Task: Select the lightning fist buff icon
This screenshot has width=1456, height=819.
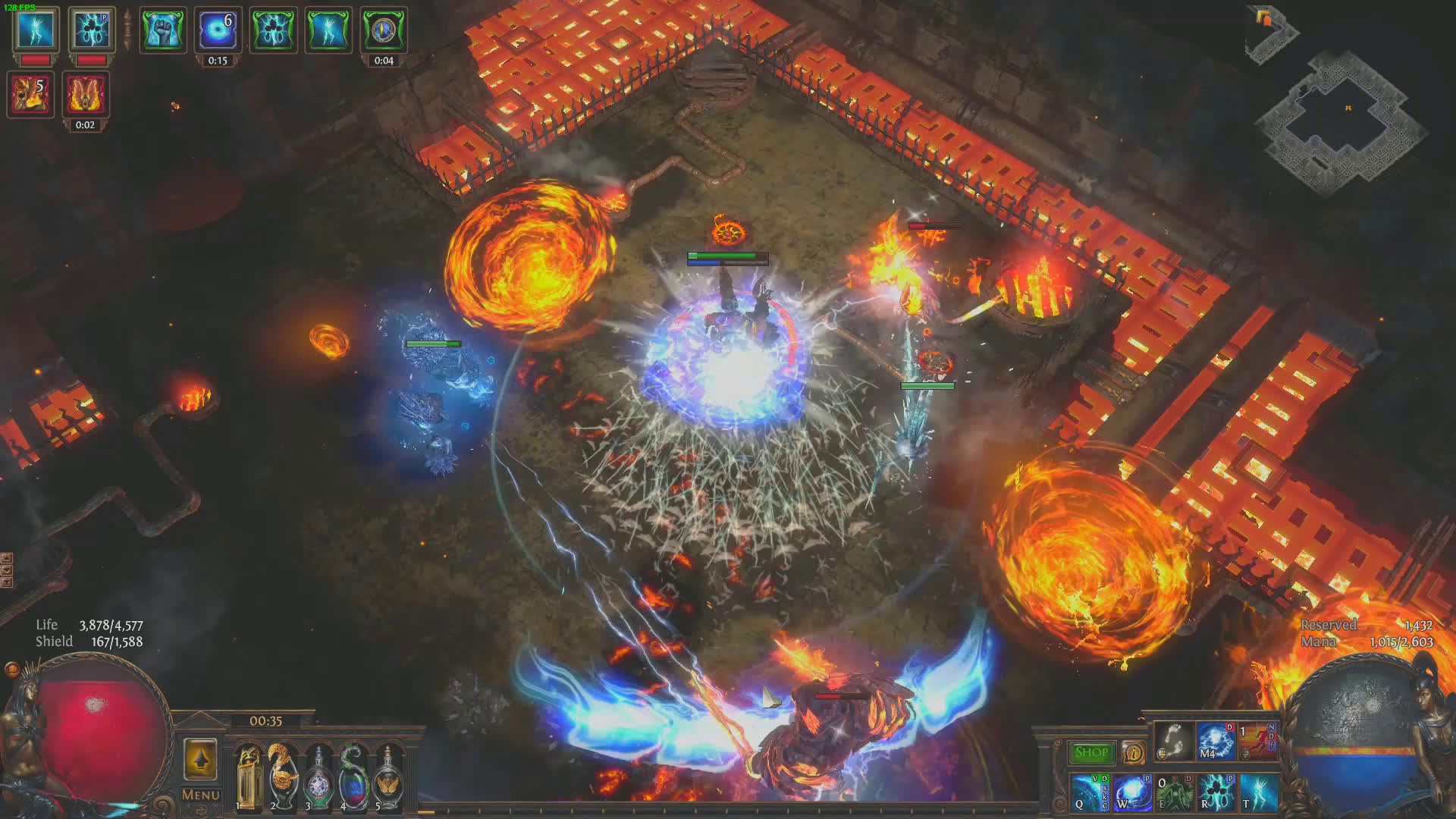Action: (x=162, y=30)
